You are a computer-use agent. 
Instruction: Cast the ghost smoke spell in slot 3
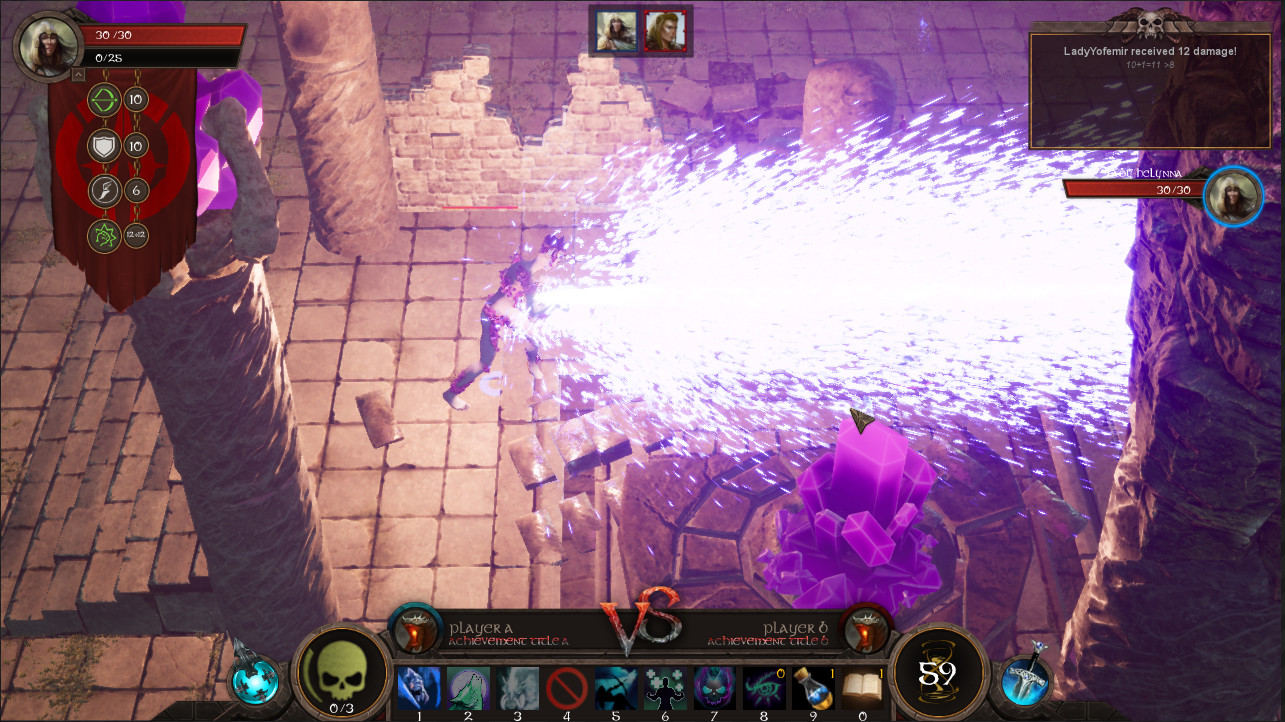(517, 689)
